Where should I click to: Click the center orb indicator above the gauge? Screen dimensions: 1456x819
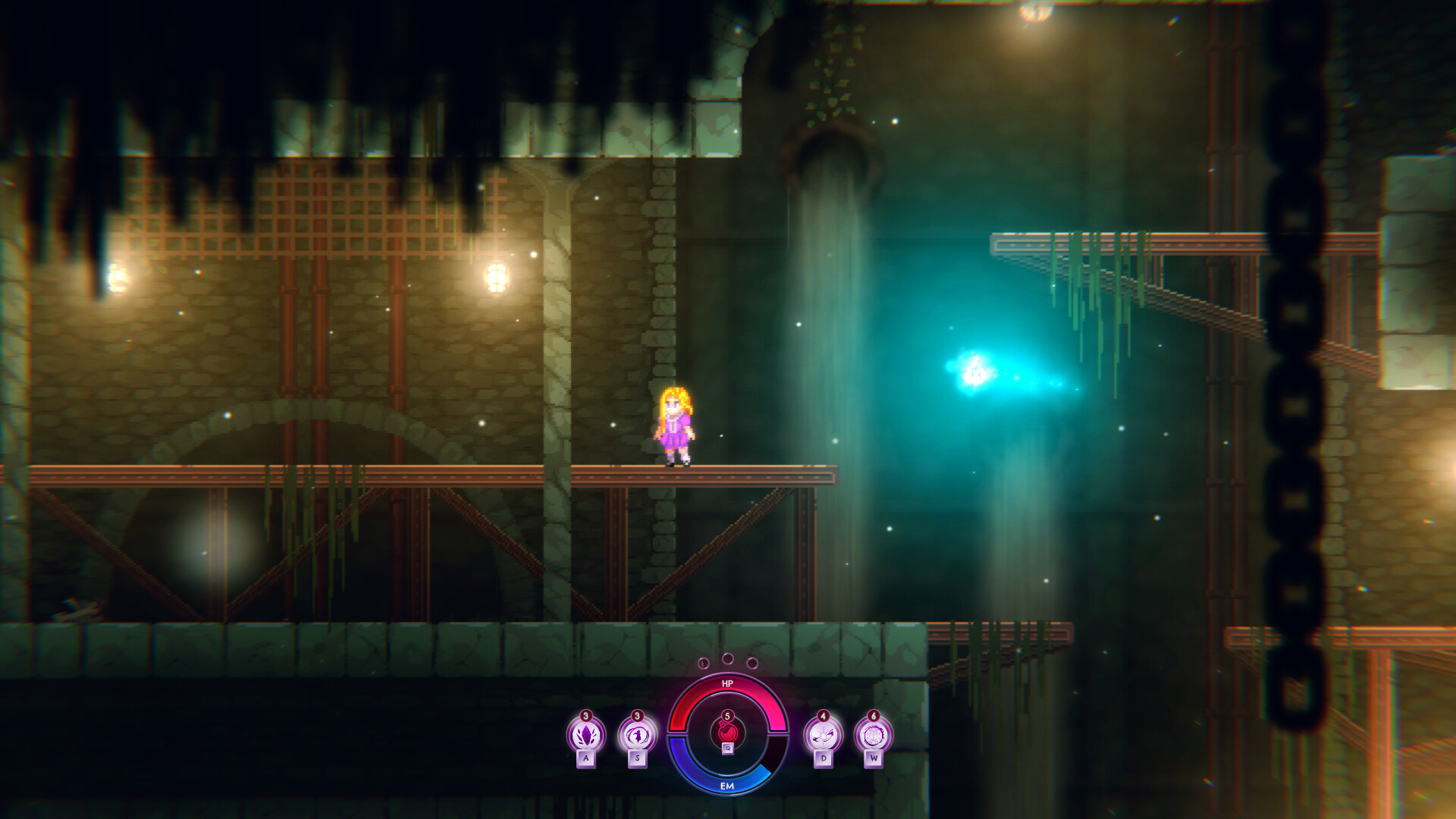728,658
